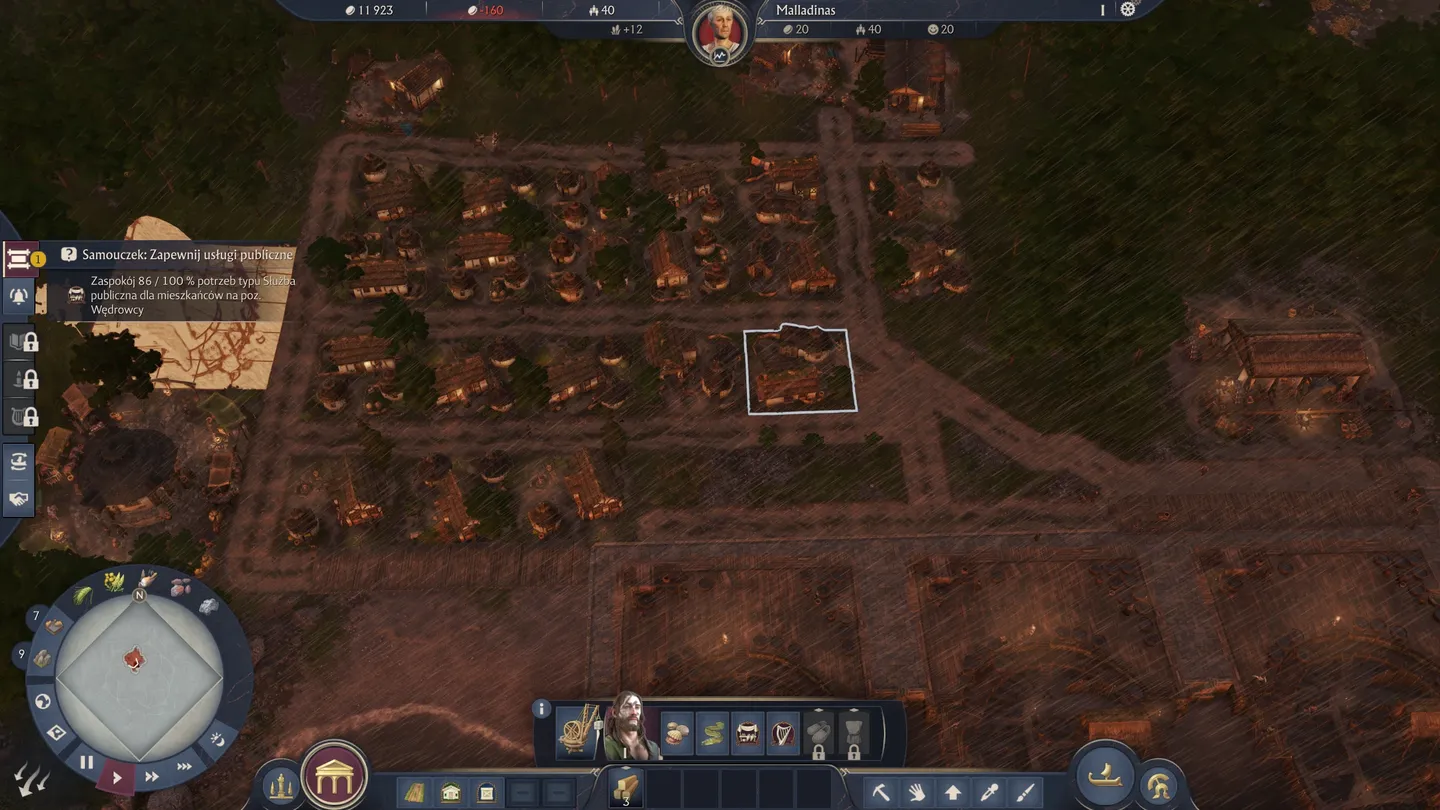
Task: Set the fastest triple-arrow game speed
Action: tap(185, 766)
